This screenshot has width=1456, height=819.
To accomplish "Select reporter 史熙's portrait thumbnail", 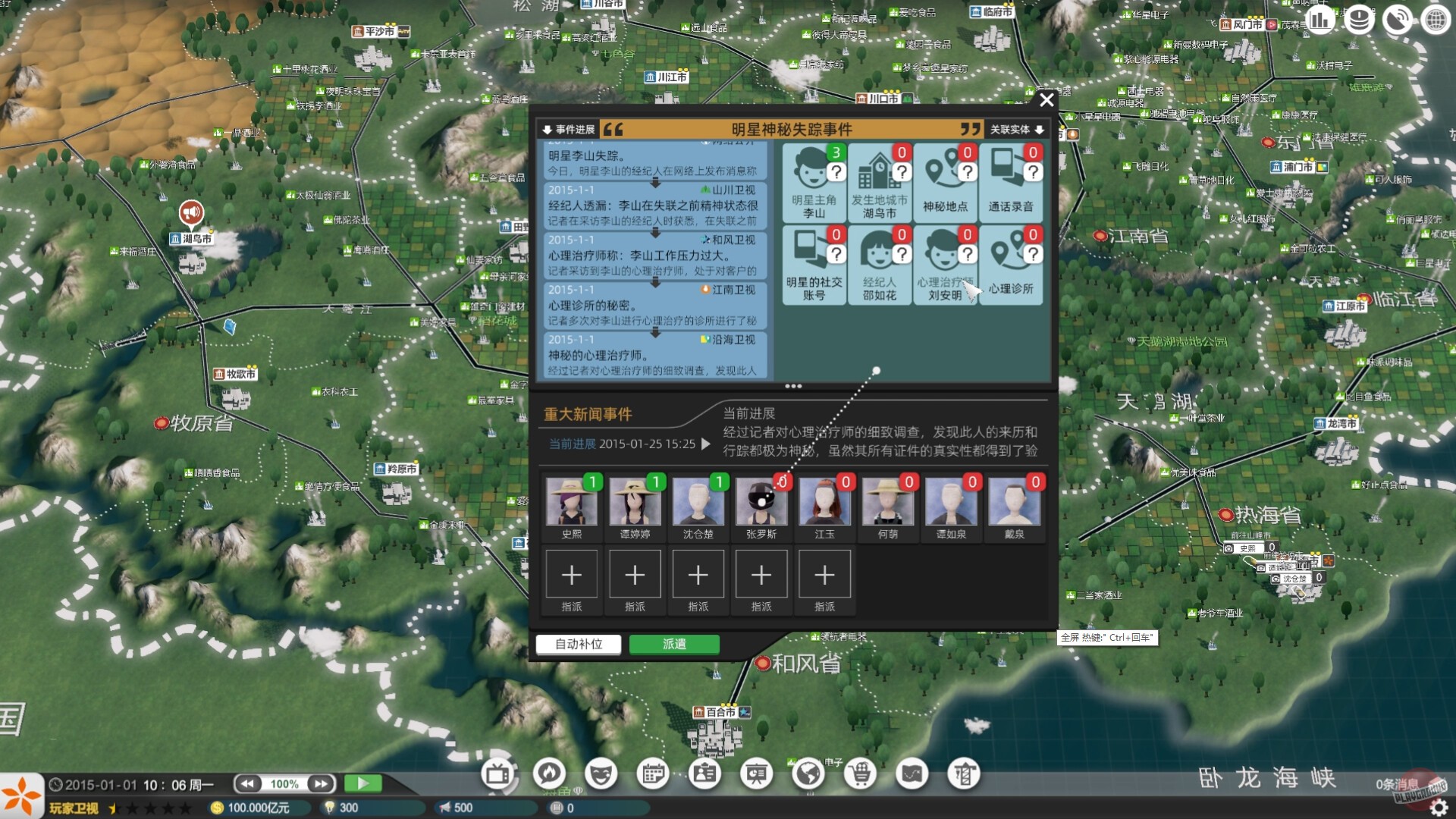I will pyautogui.click(x=571, y=502).
